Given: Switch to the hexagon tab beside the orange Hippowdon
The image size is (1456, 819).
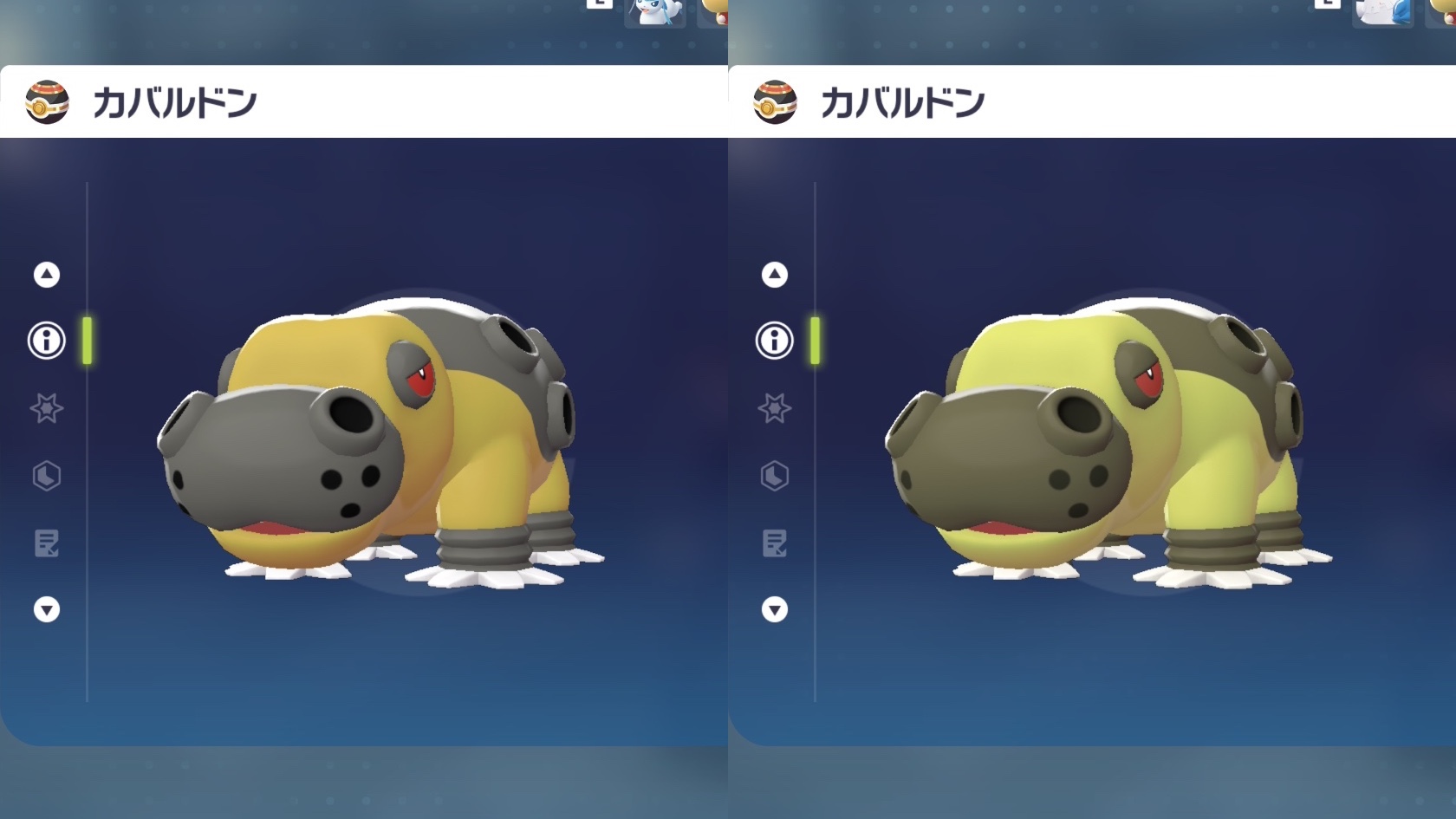Looking at the screenshot, I should pyautogui.click(x=47, y=476).
